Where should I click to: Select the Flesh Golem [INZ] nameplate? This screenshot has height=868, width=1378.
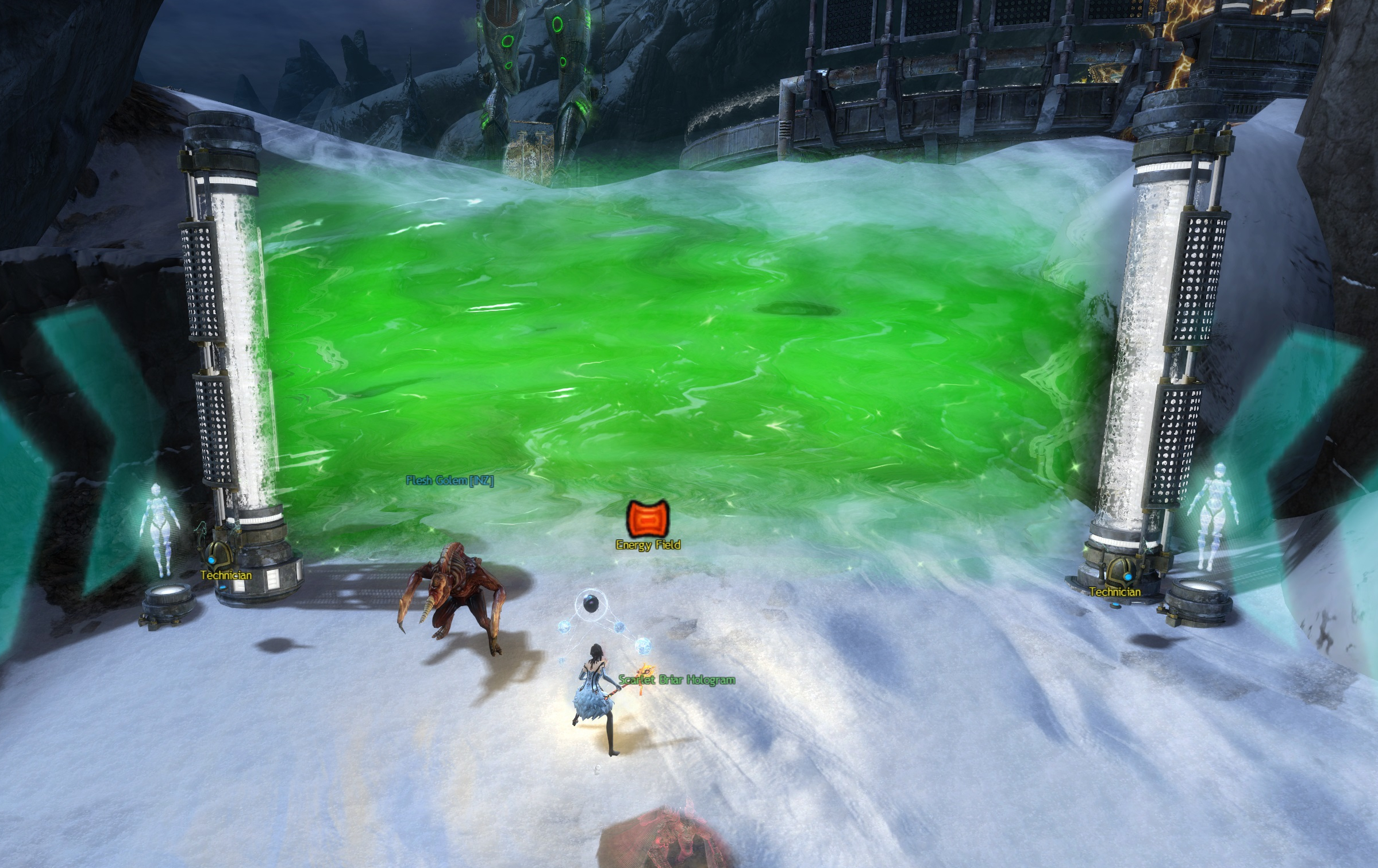[449, 480]
